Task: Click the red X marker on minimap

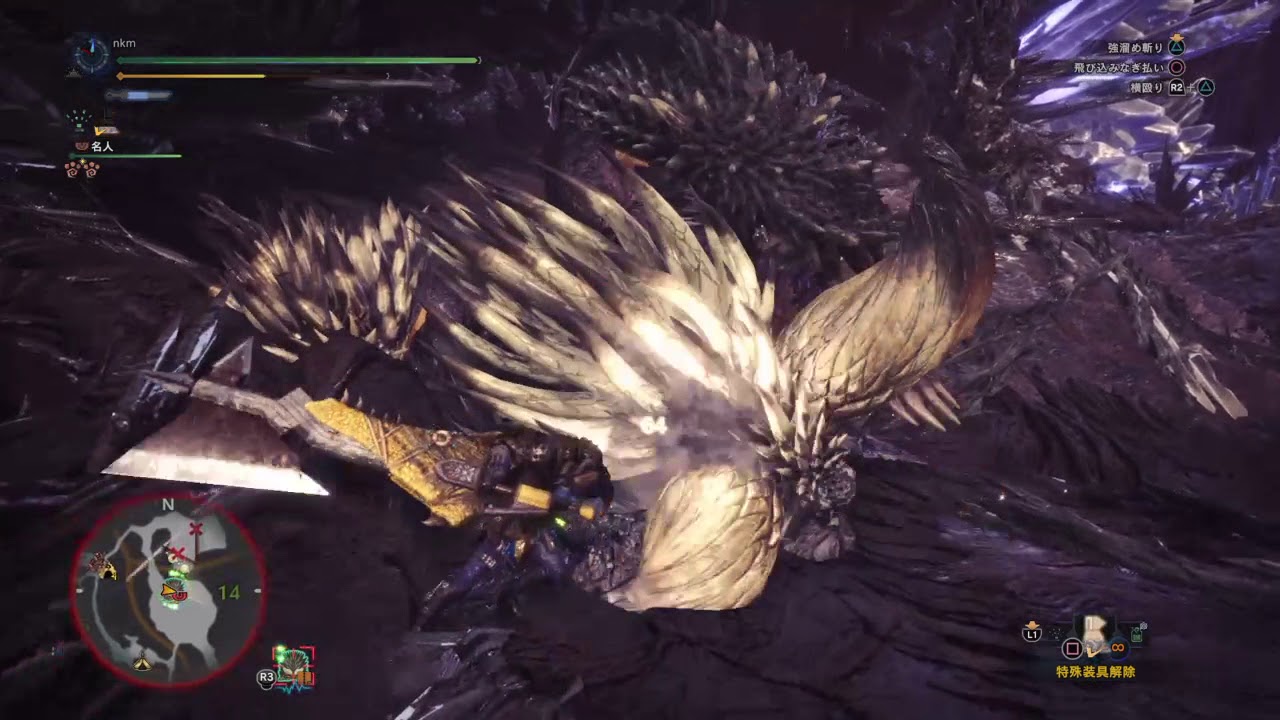Action: pos(196,527)
